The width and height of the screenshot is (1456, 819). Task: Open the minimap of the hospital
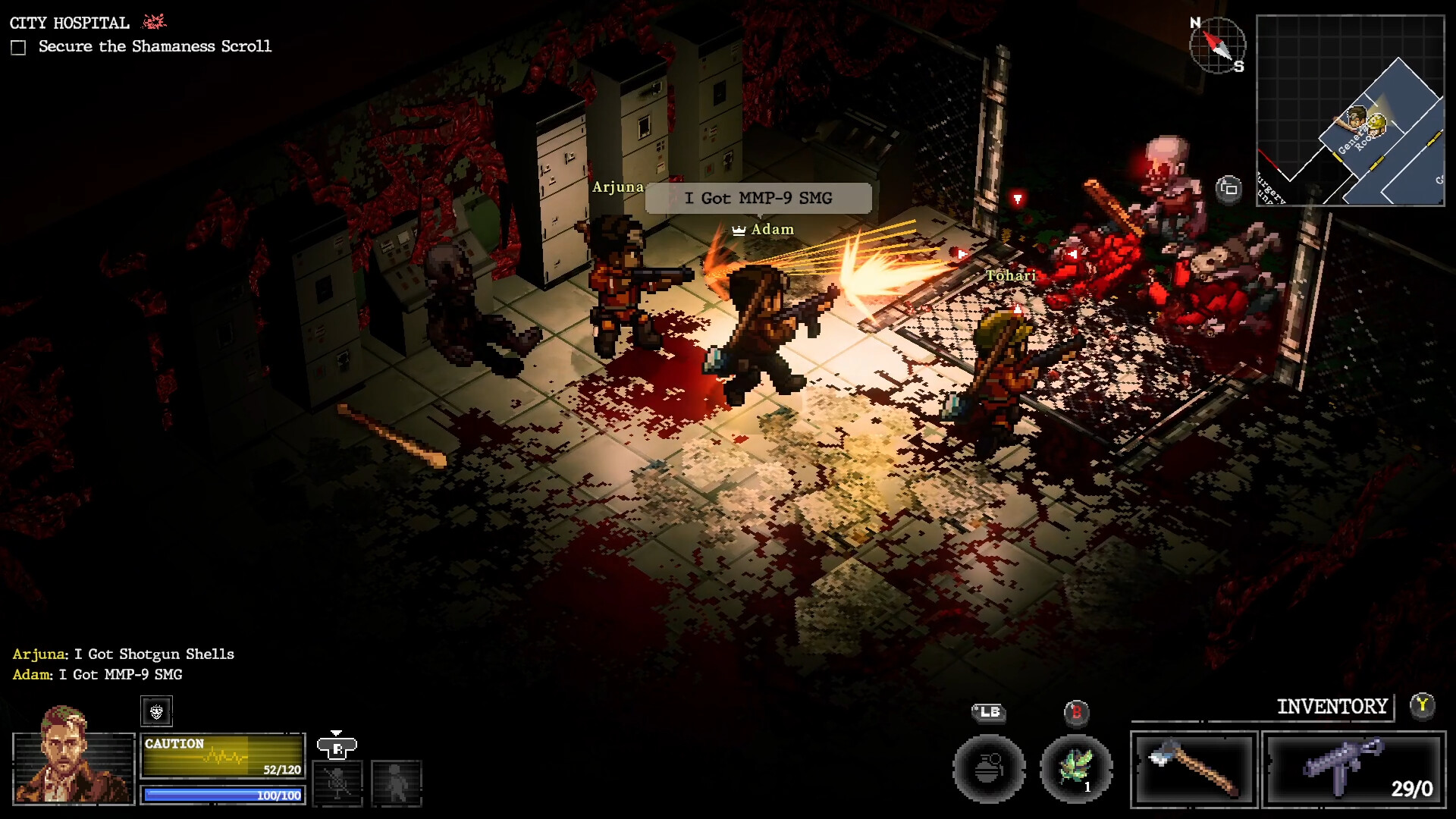pos(1350,111)
